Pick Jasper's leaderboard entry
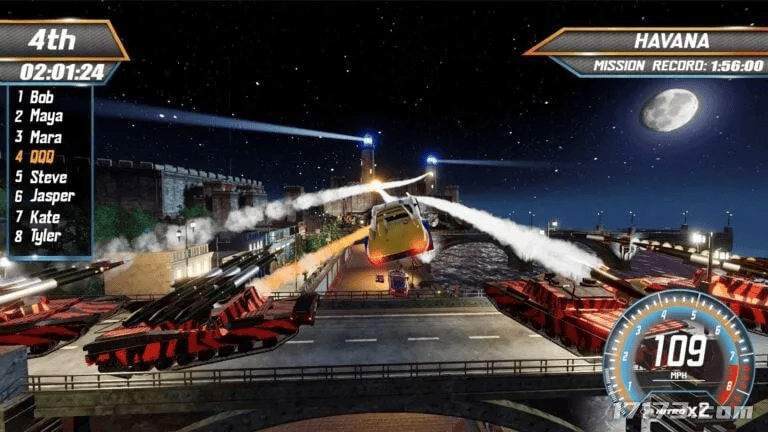768x432 pixels. [x=51, y=196]
